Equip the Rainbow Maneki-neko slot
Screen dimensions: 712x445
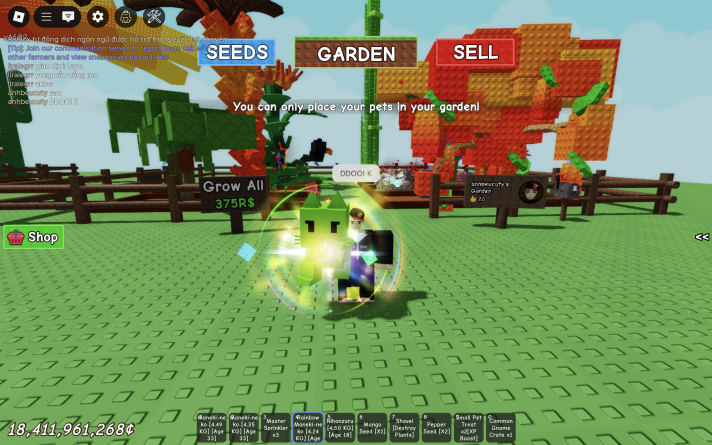pos(308,427)
